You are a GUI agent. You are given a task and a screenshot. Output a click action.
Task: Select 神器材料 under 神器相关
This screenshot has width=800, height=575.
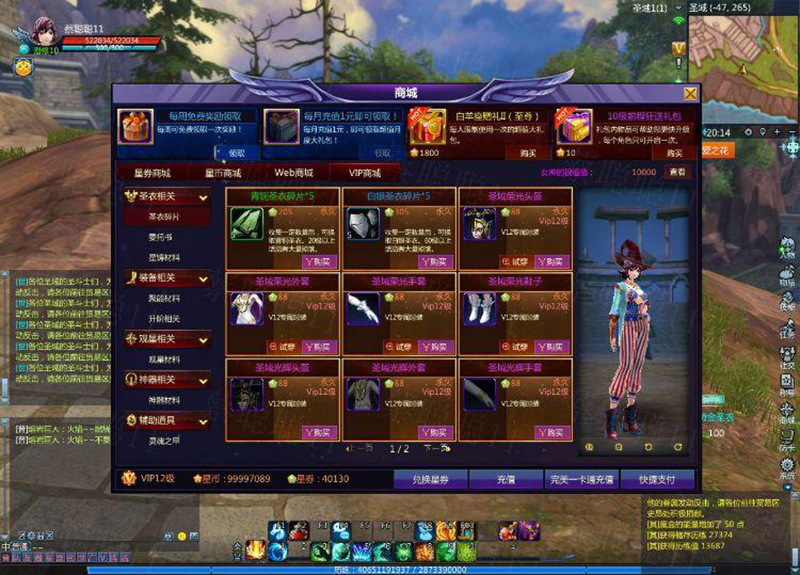(x=166, y=399)
